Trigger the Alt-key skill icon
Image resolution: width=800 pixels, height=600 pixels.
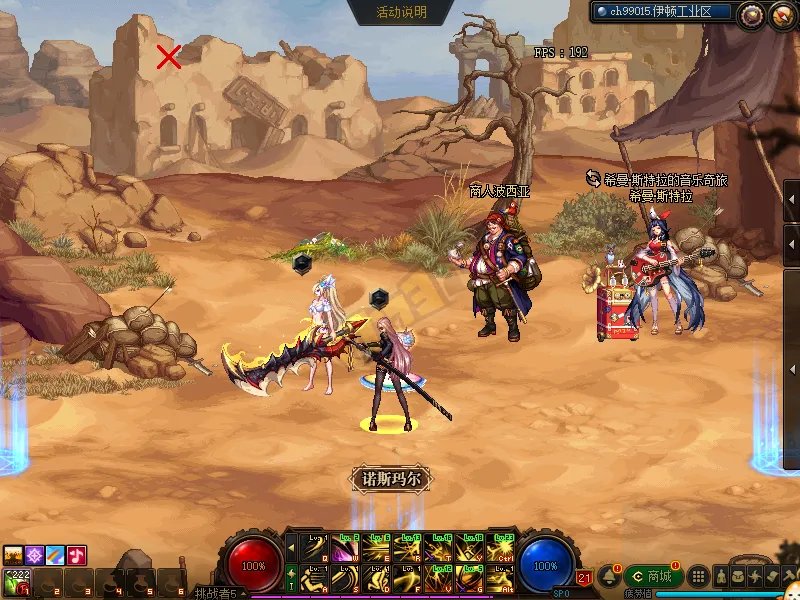click(x=500, y=578)
